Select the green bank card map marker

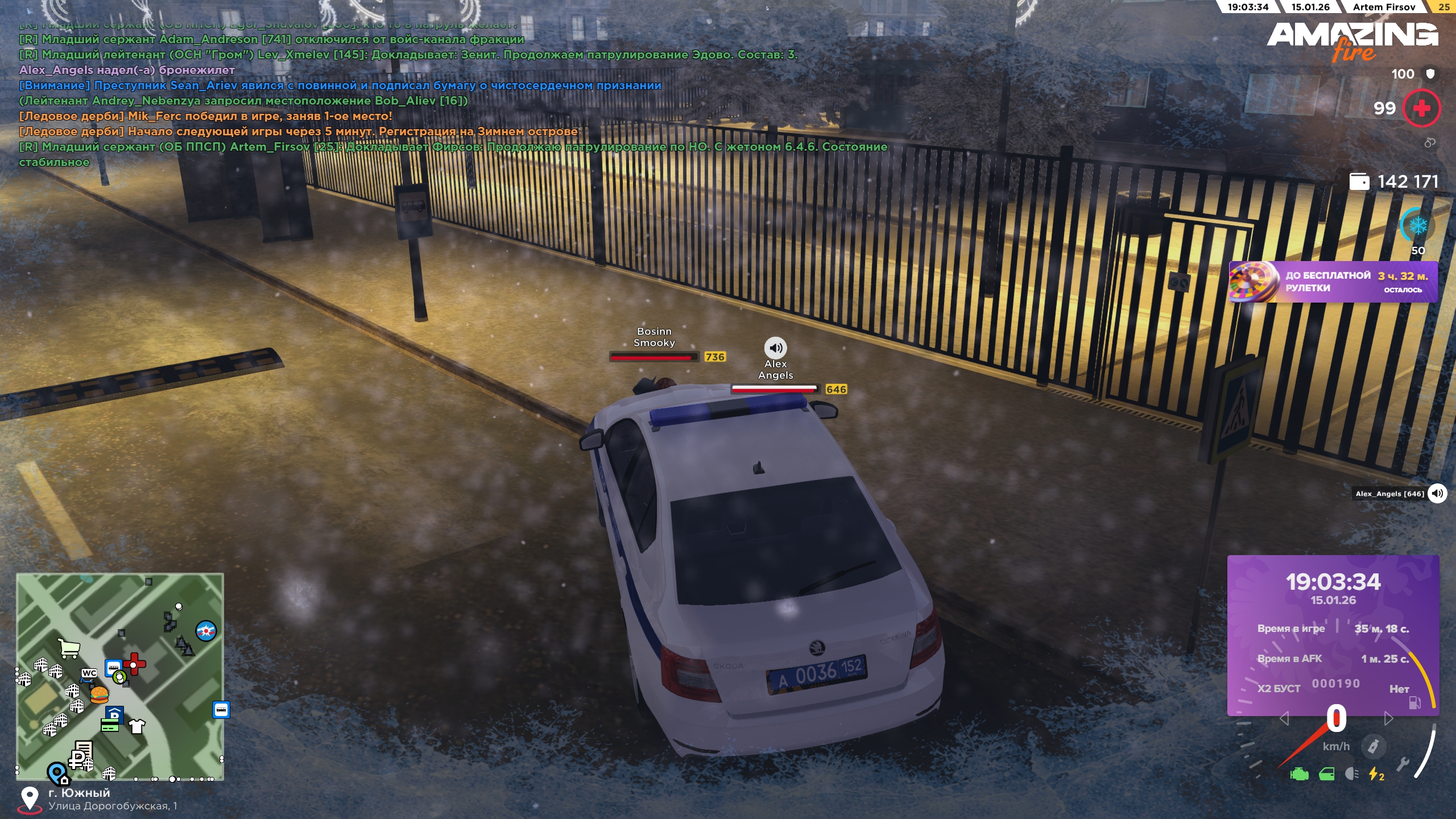point(109,725)
